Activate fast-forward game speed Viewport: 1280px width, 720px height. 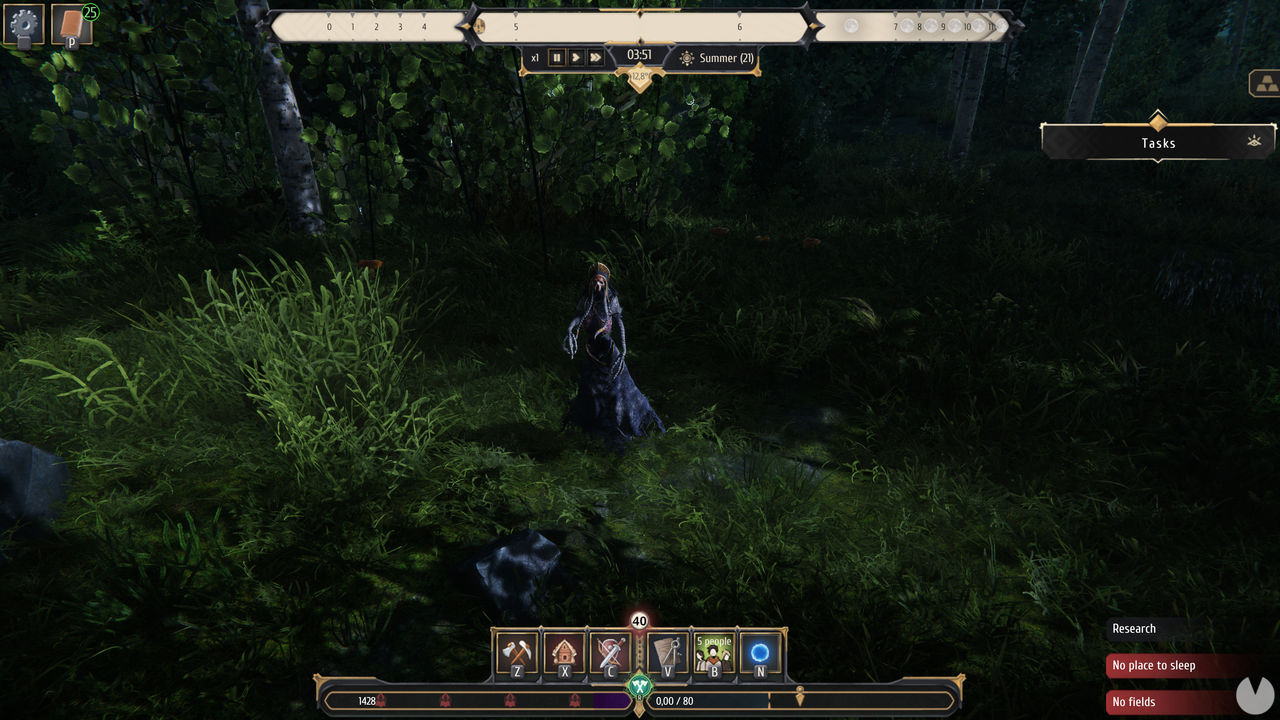pos(595,58)
